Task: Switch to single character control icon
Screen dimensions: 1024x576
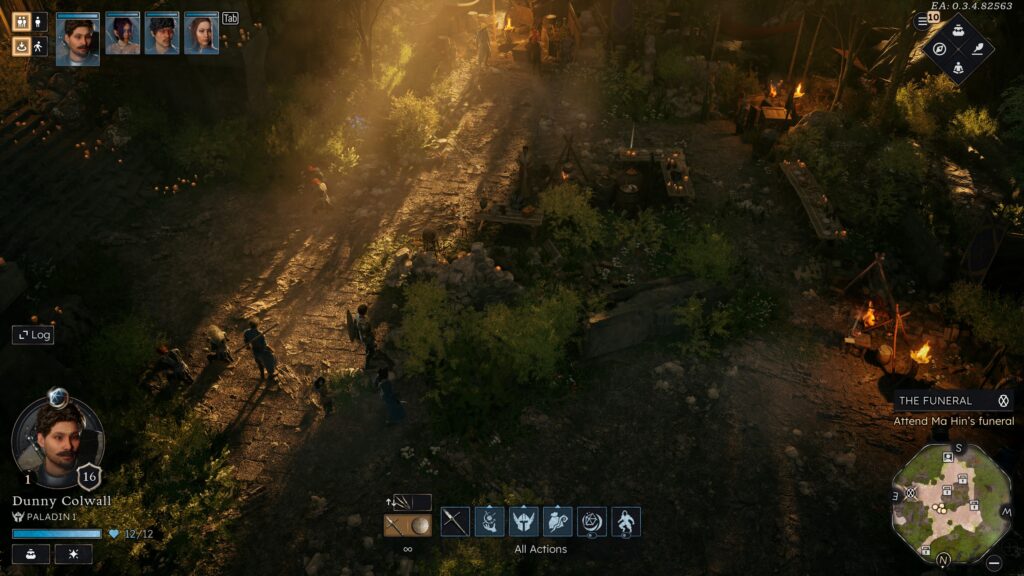Action: tap(39, 21)
